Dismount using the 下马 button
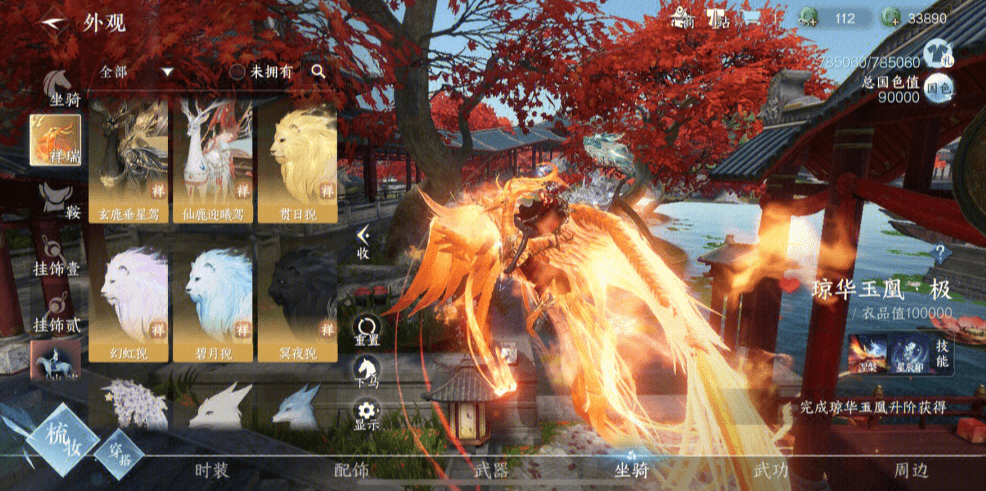 367,372
